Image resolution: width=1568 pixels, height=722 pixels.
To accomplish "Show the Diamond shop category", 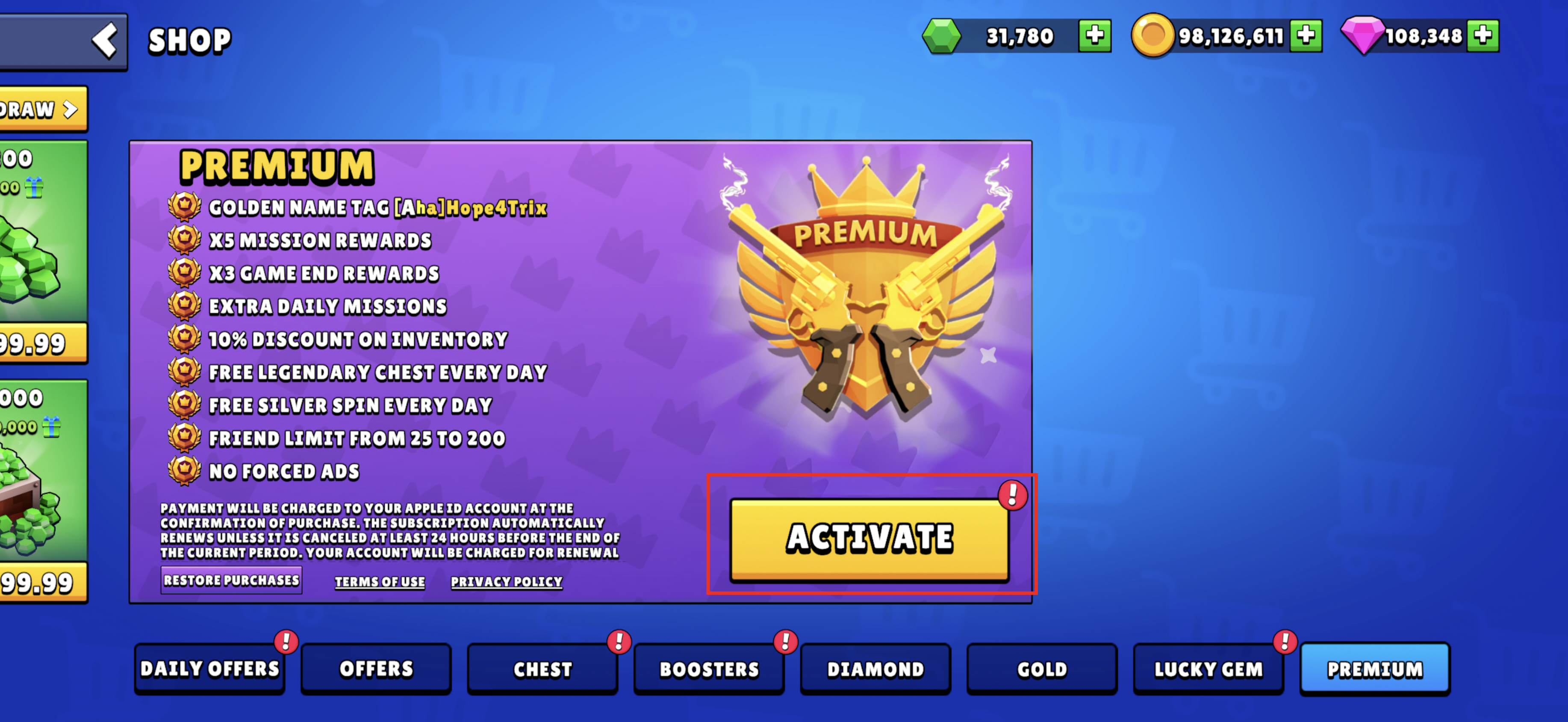I will pos(875,669).
